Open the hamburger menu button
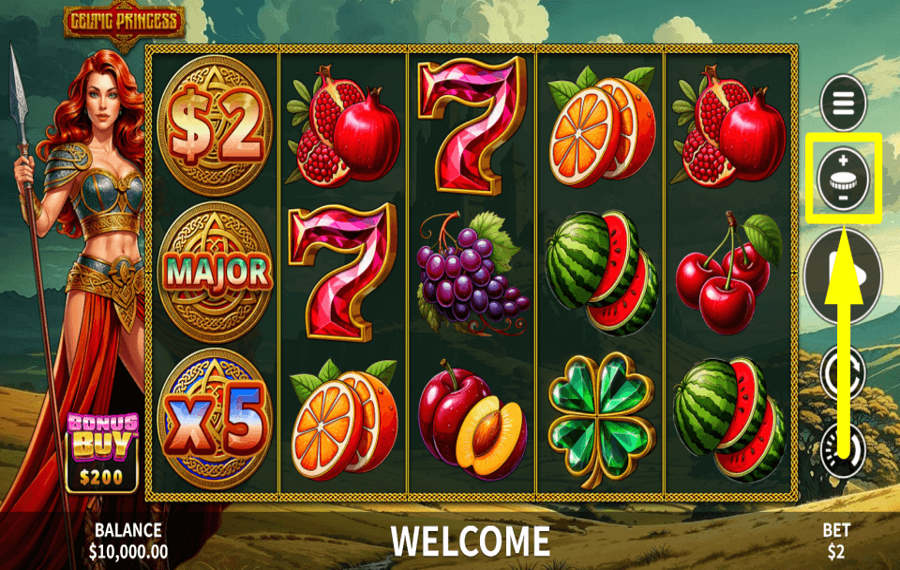This screenshot has height=570, width=900. (842, 102)
